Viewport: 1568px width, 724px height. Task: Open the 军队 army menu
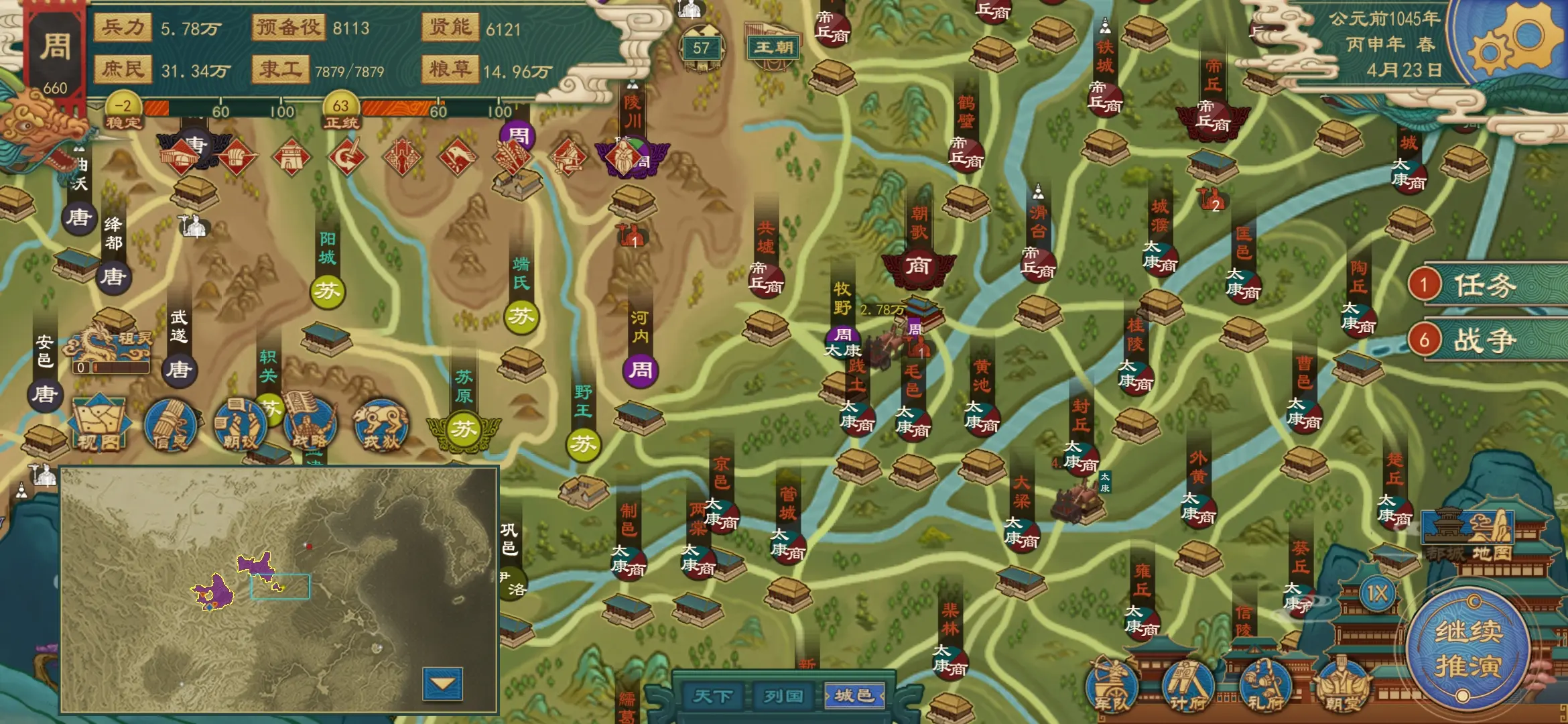(1112, 686)
